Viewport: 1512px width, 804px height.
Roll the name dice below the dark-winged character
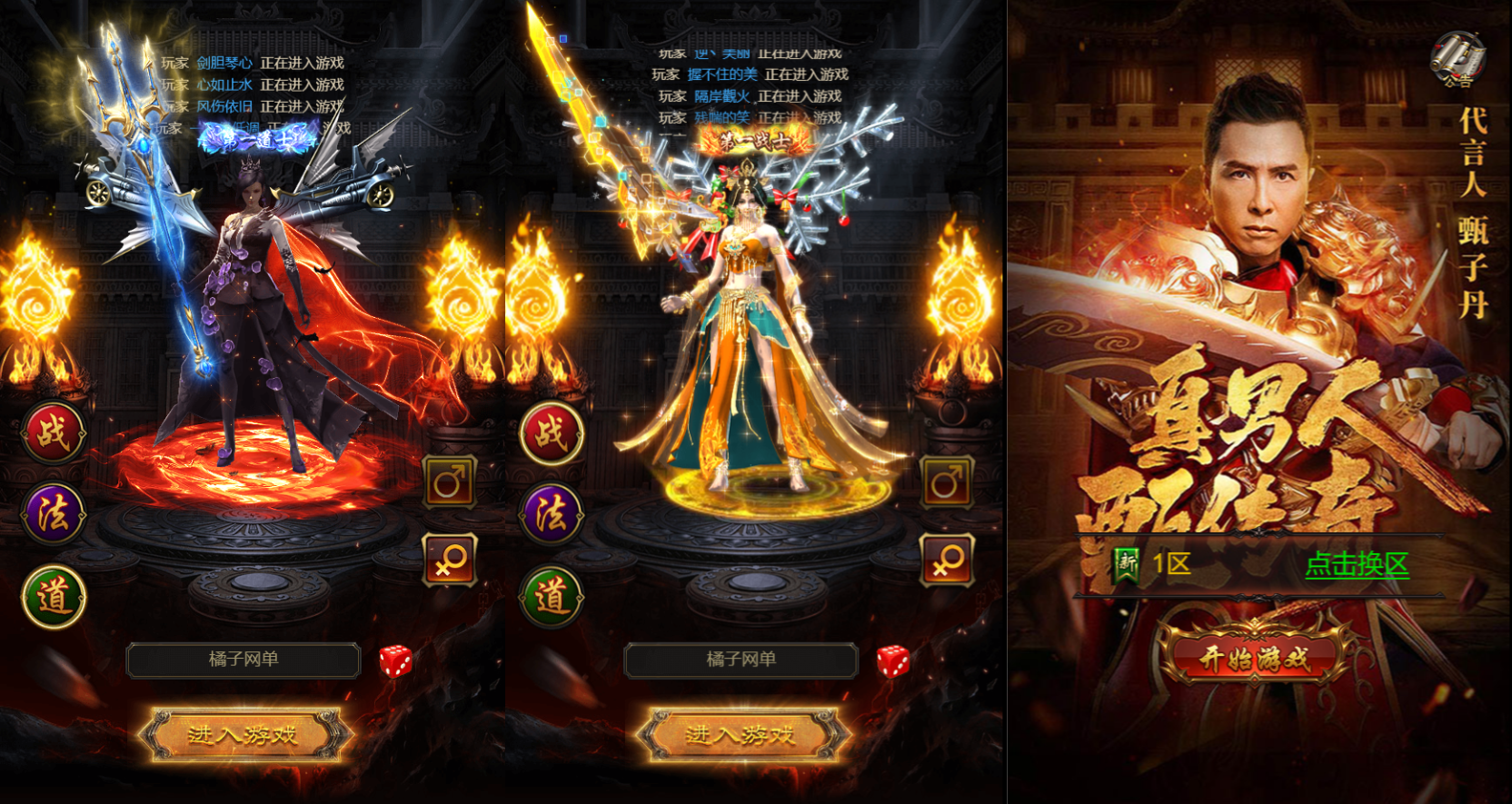395,661
